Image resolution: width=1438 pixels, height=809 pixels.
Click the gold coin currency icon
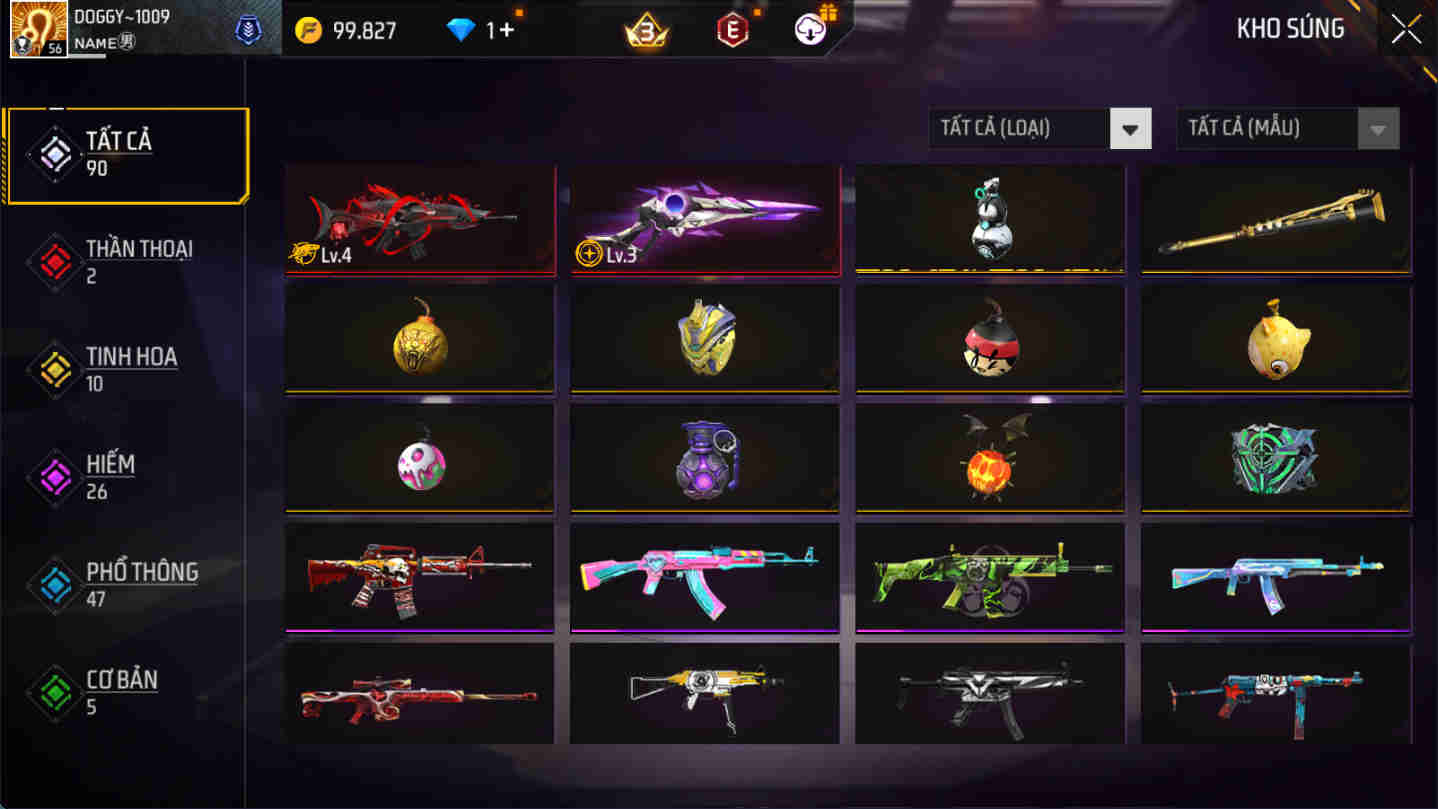(x=310, y=30)
